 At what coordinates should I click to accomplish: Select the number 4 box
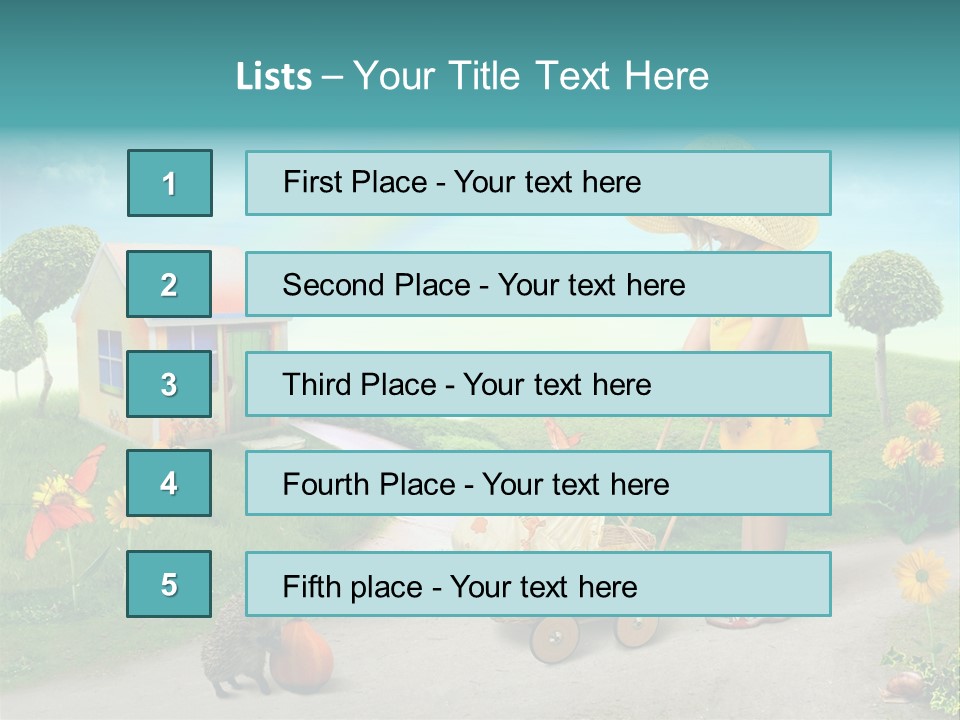[x=169, y=483]
